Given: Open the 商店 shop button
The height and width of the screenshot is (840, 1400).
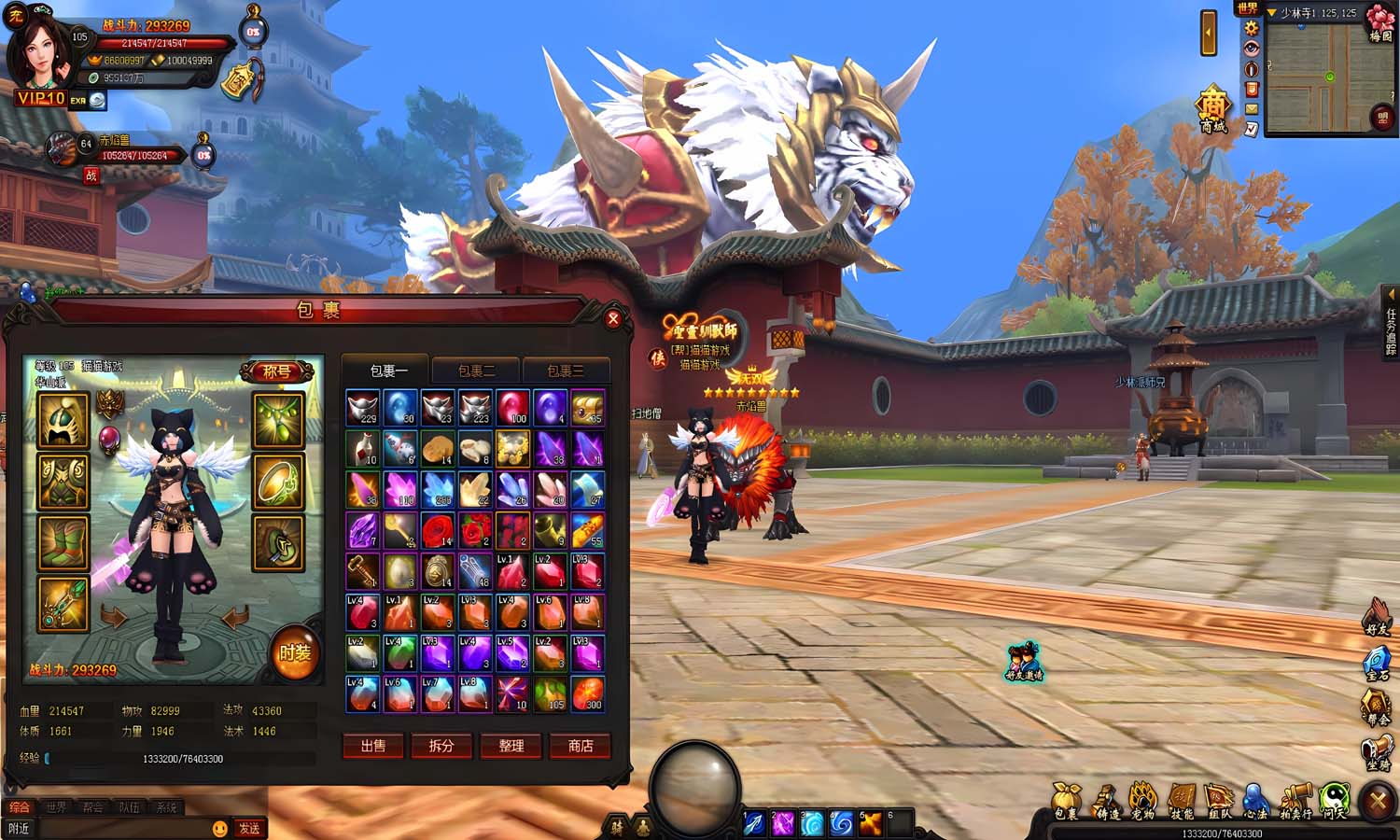Looking at the screenshot, I should pos(580,746).
